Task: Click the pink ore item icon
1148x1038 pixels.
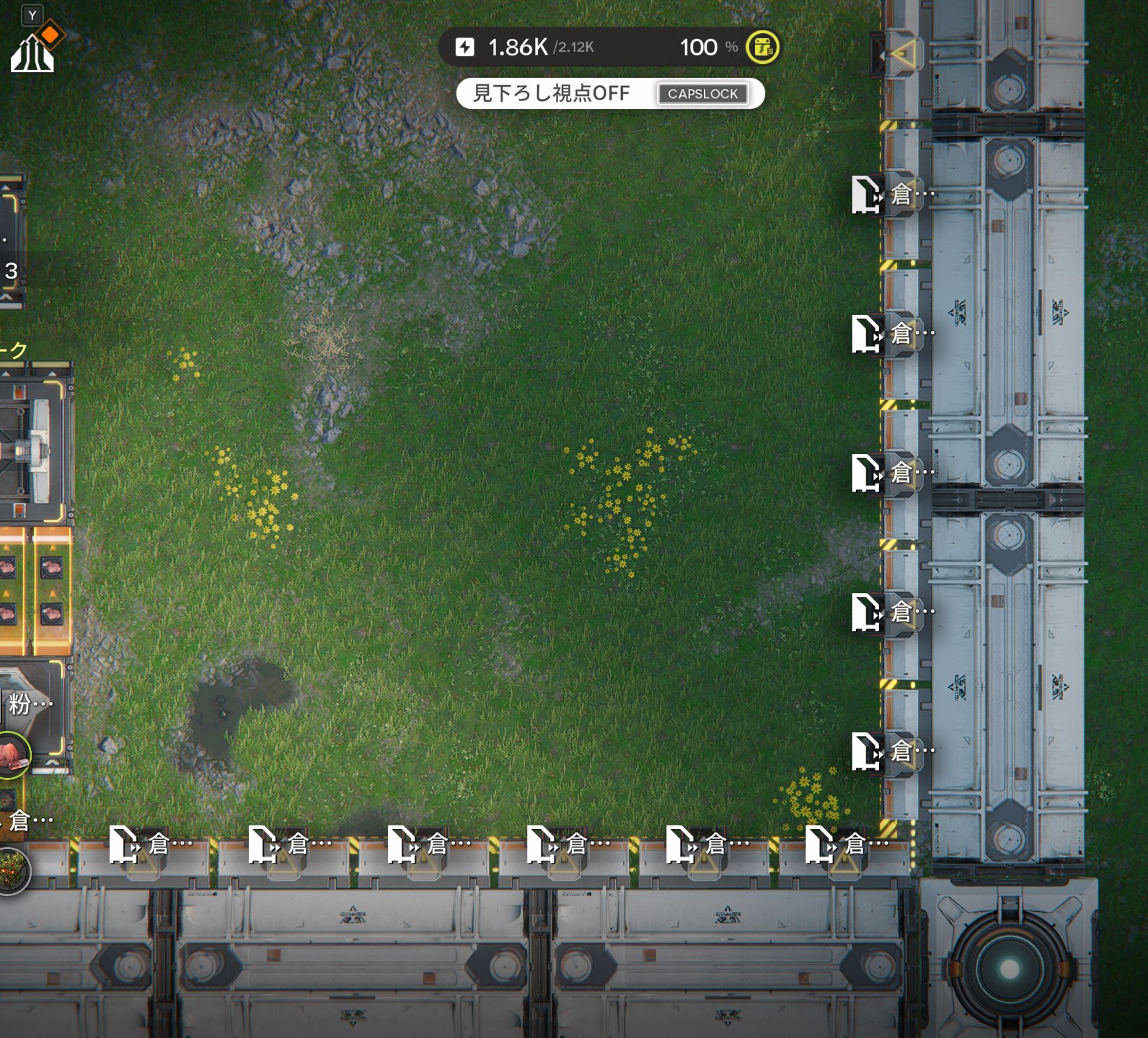Action: tap(12, 755)
